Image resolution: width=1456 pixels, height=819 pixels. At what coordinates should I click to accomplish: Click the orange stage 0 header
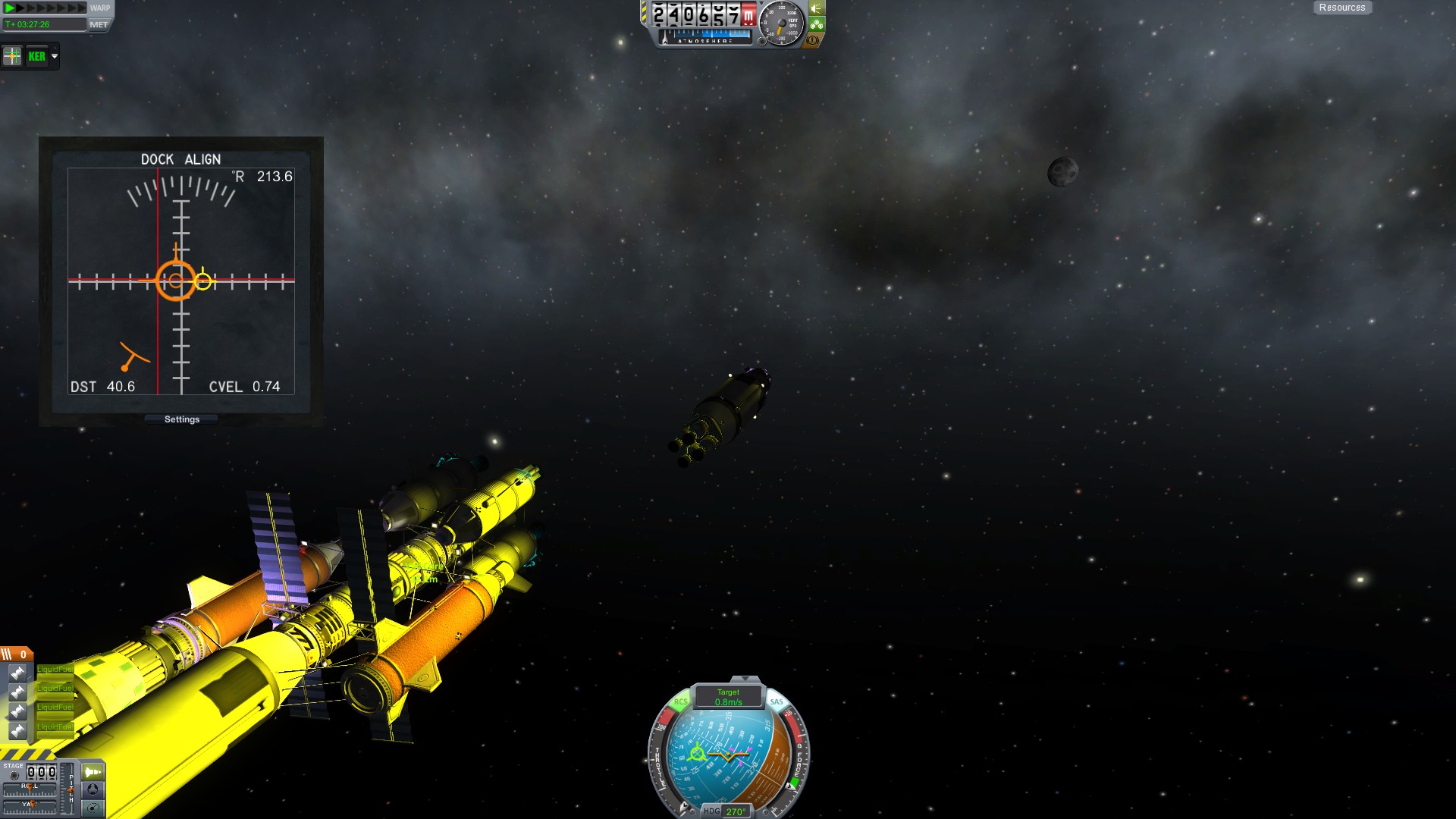click(x=17, y=654)
